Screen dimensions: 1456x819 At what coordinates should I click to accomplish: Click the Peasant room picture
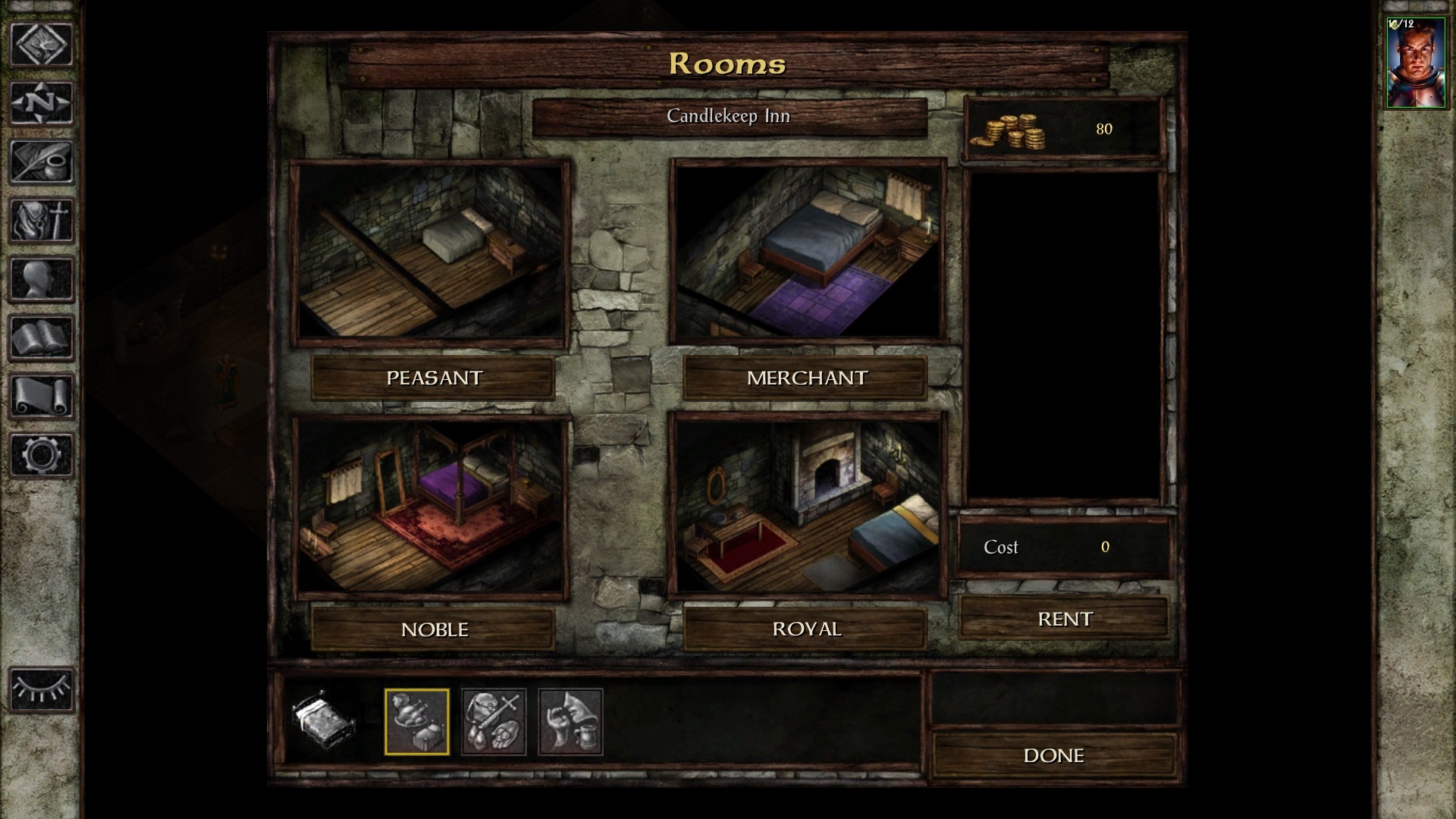pos(431,252)
